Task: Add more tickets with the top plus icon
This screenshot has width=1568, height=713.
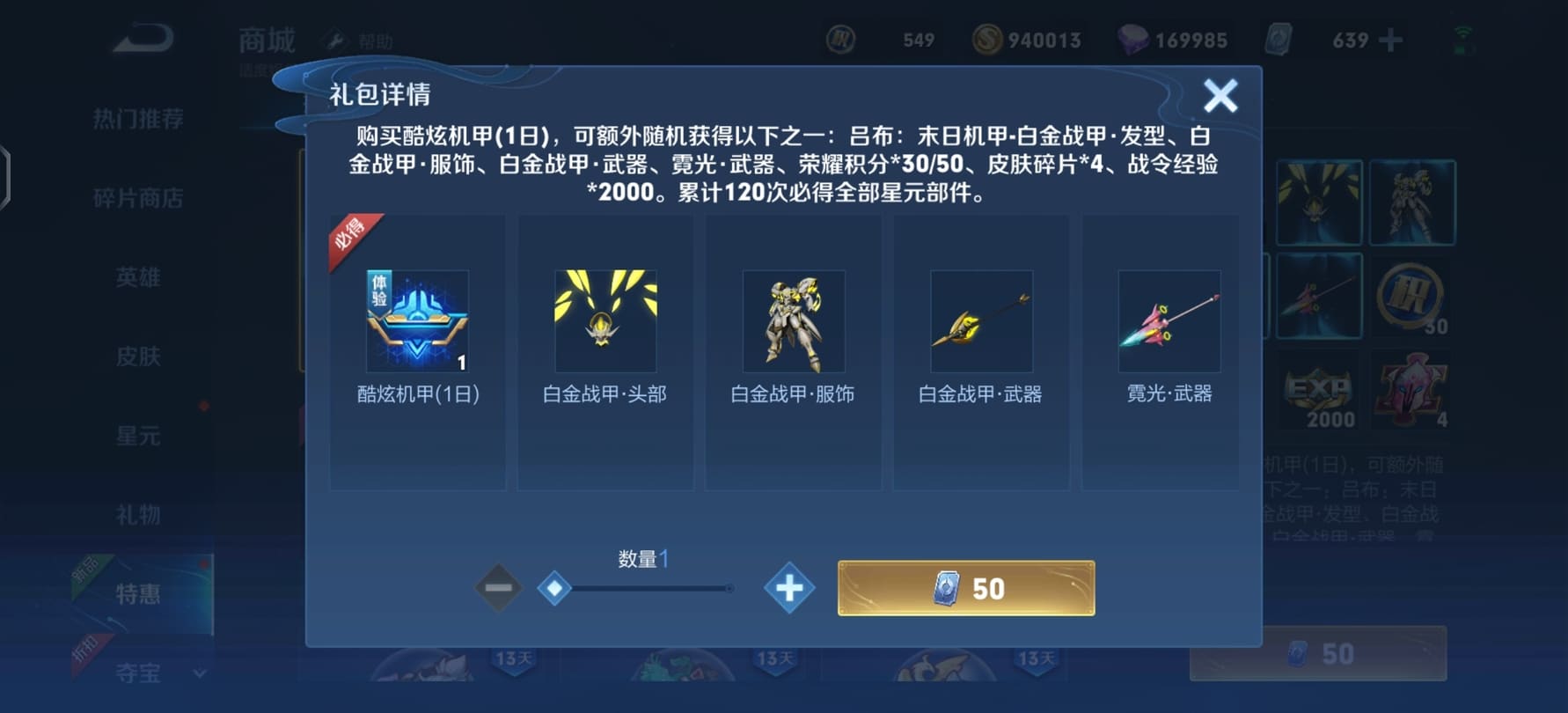Action: 1390,40
